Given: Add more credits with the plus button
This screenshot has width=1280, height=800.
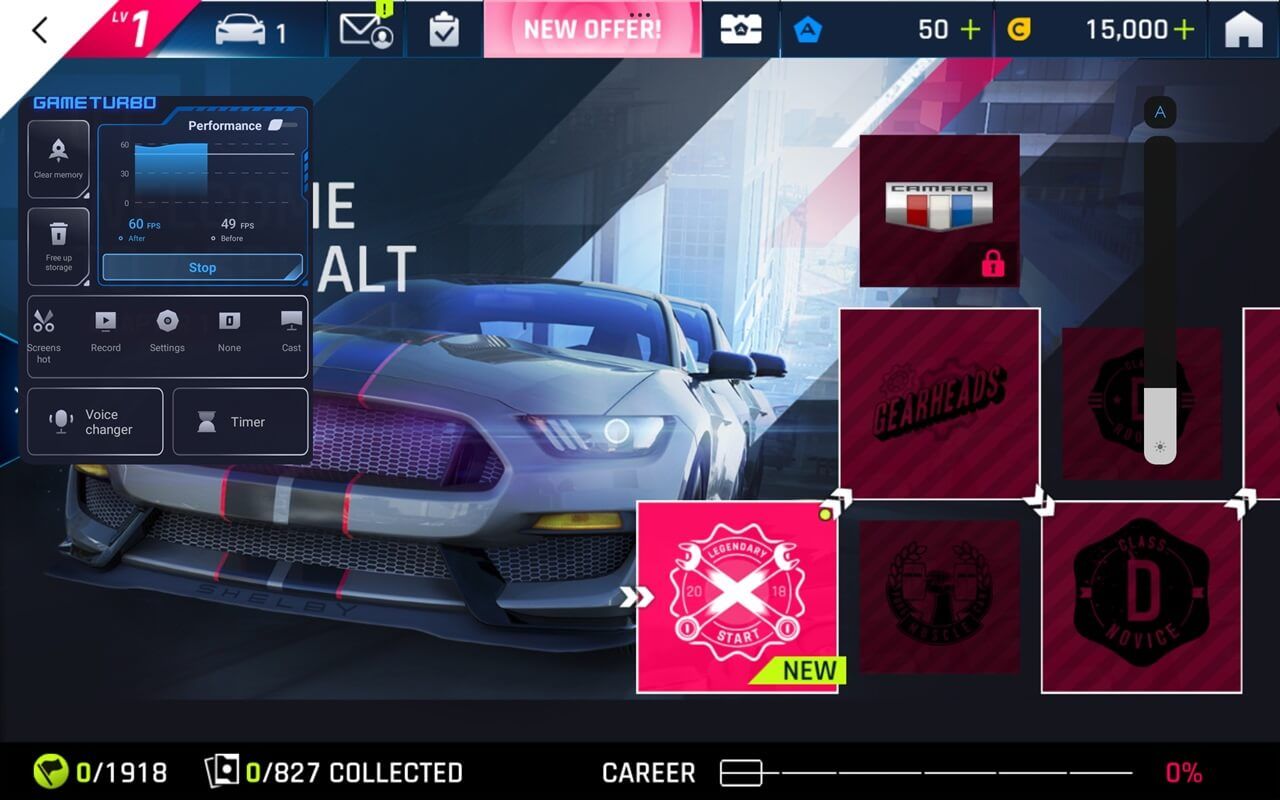Looking at the screenshot, I should (x=1184, y=29).
